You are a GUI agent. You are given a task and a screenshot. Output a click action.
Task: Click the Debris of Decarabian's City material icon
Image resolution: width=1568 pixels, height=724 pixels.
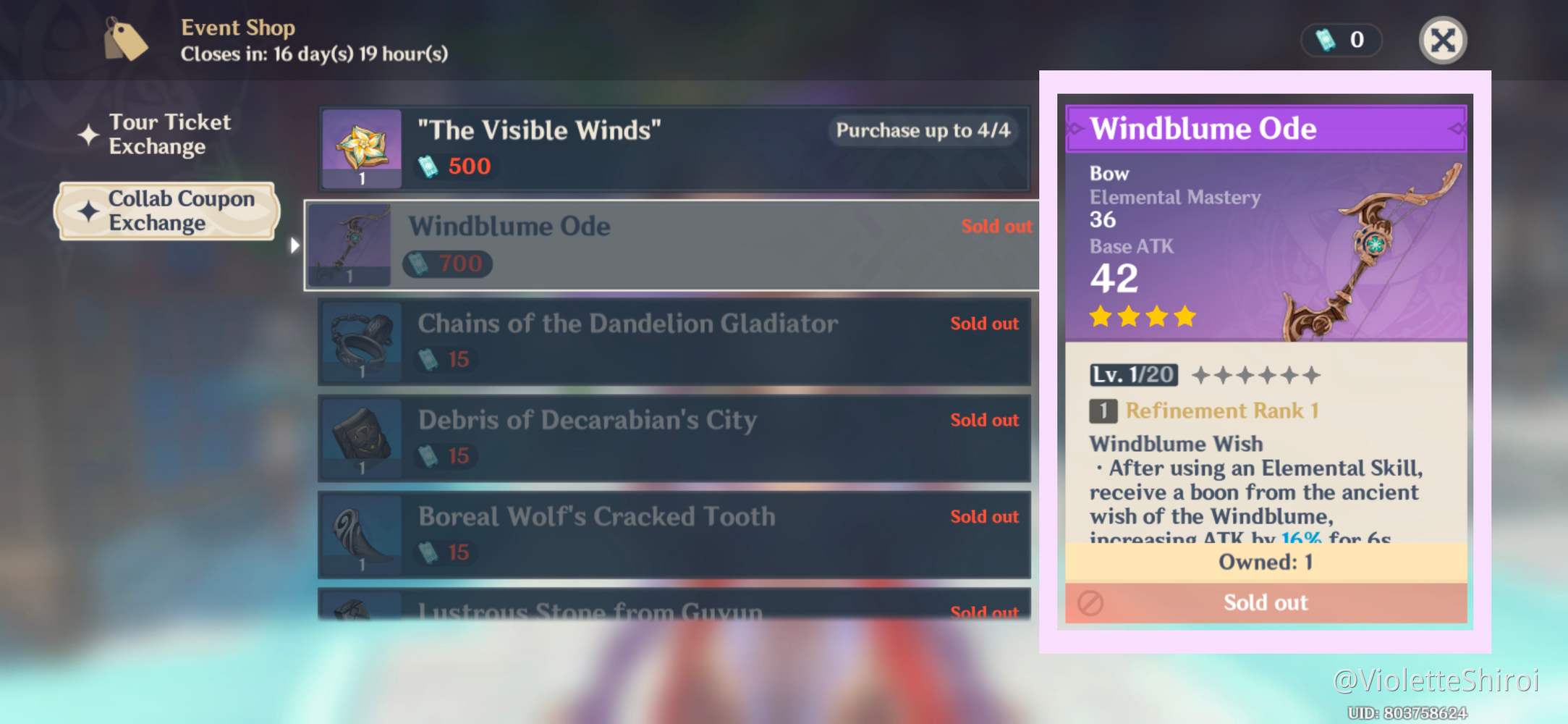(361, 438)
